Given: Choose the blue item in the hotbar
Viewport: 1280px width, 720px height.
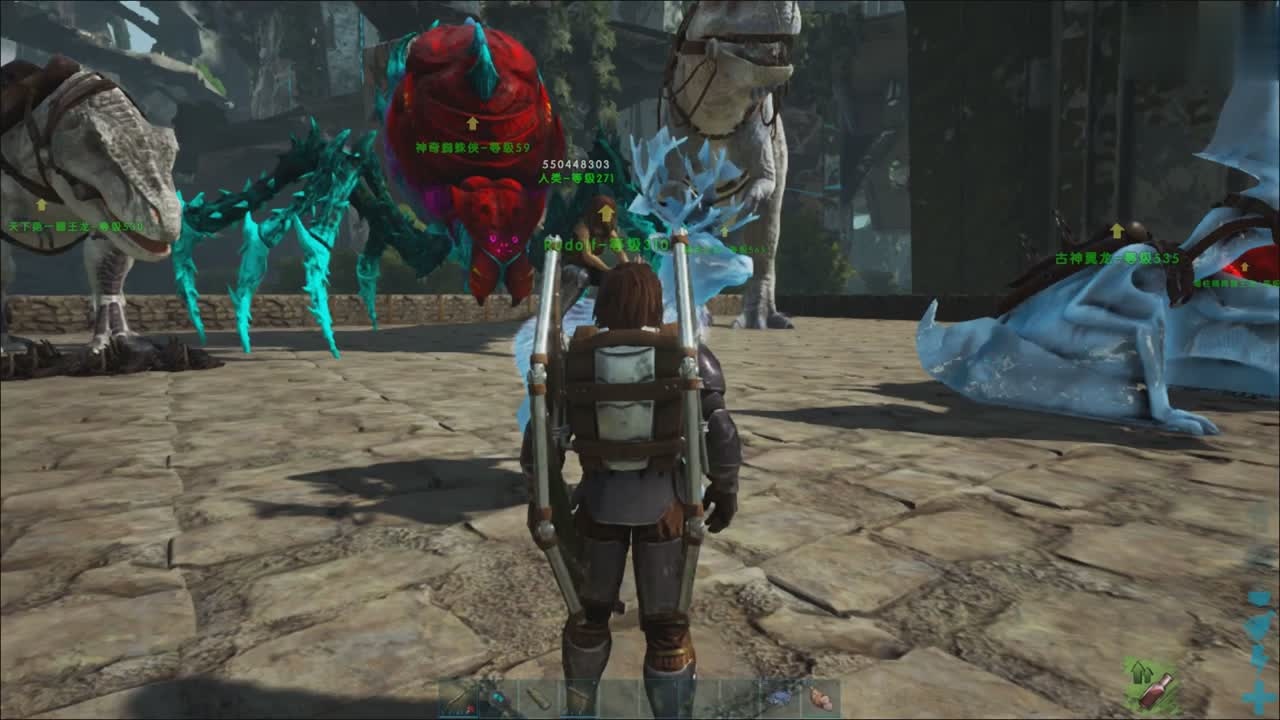Looking at the screenshot, I should click(x=779, y=698).
